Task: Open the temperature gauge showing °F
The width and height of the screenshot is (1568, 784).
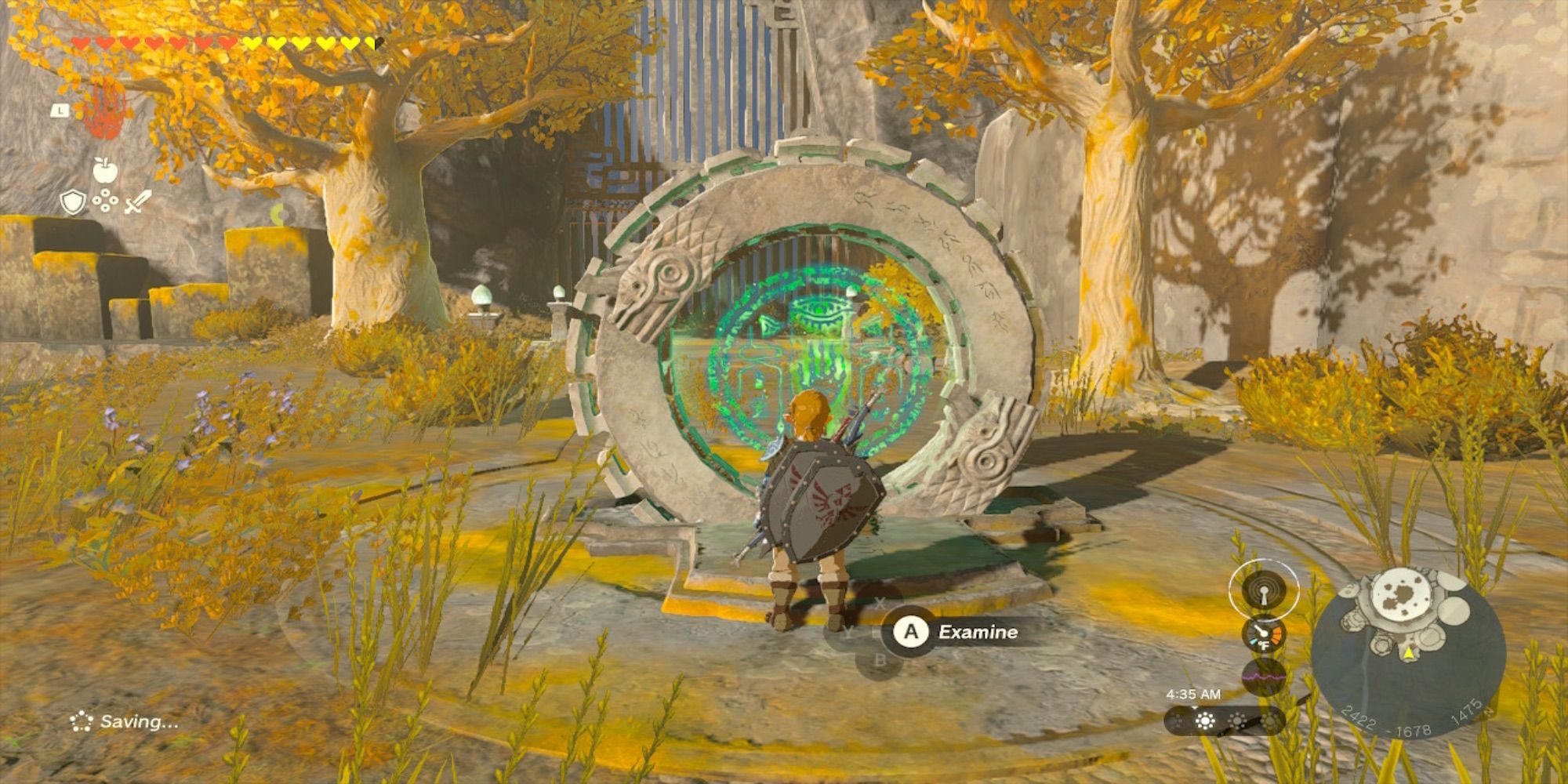Action: [1265, 634]
